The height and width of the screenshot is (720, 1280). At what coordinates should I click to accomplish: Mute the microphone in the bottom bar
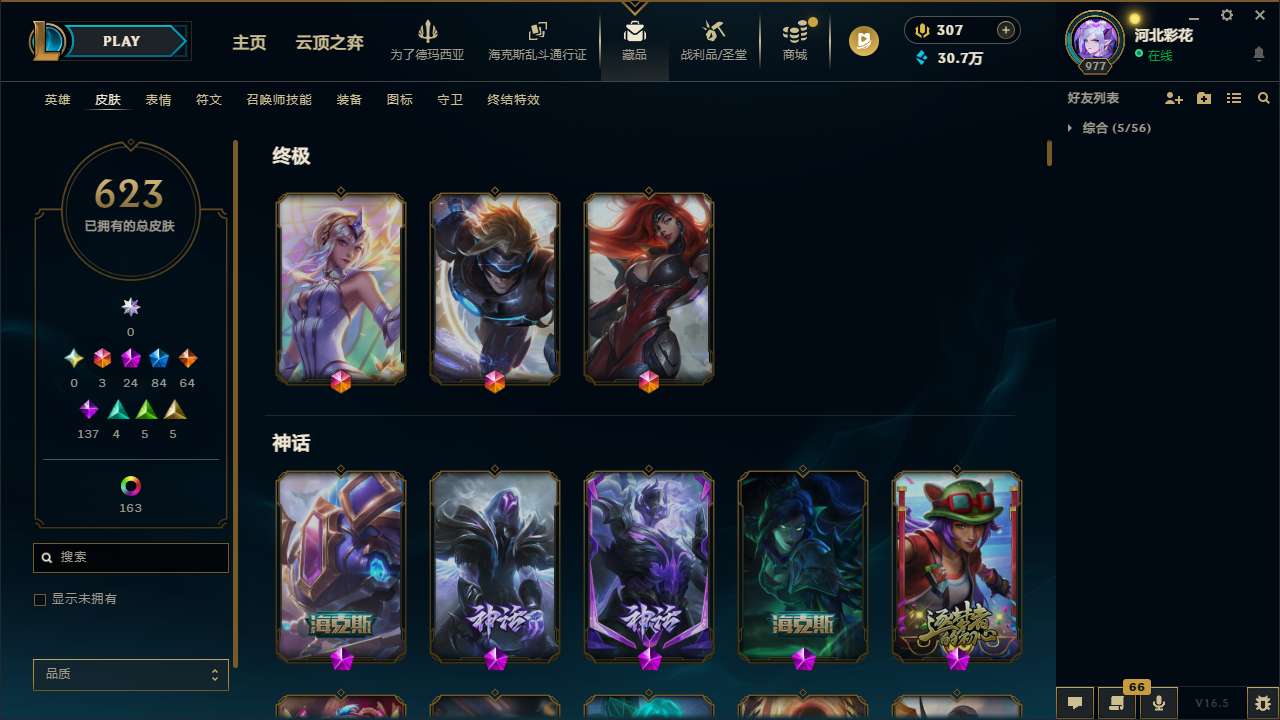(1158, 702)
